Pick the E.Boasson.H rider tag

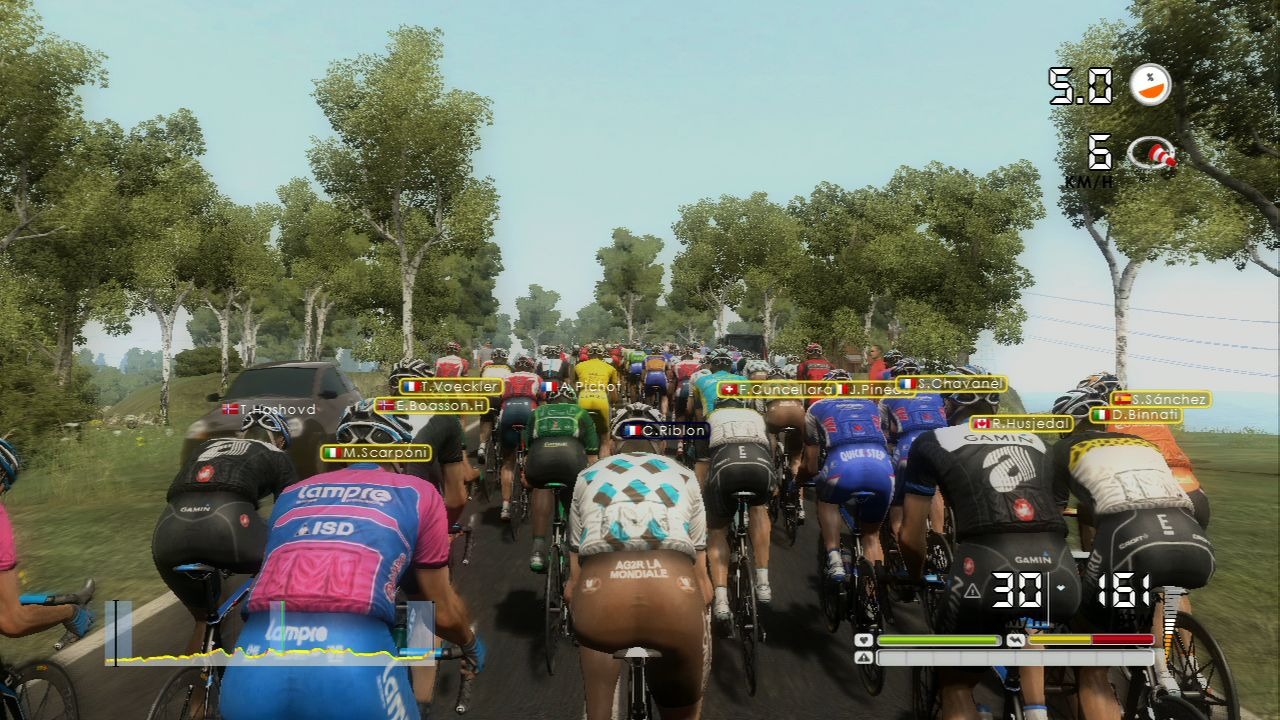tap(432, 406)
